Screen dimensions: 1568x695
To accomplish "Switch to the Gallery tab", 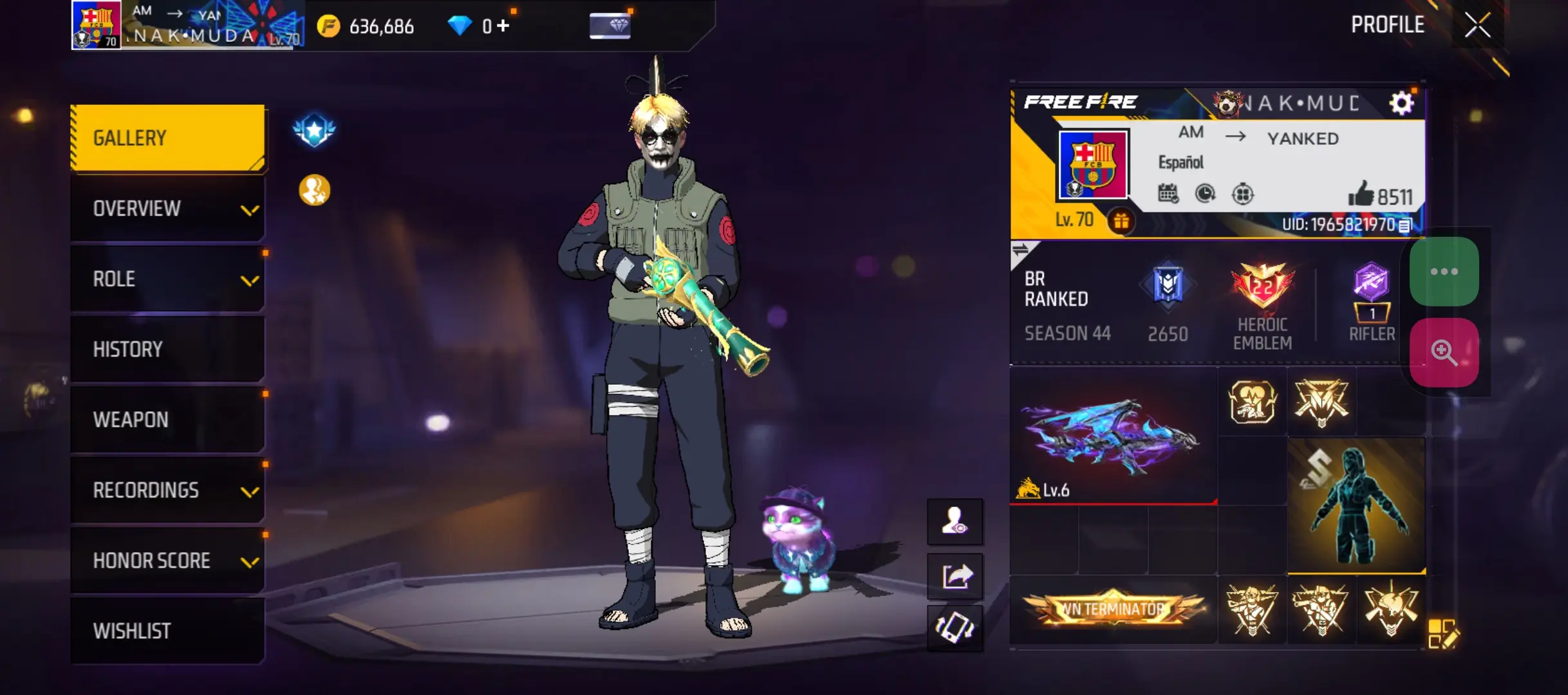I will (x=166, y=137).
